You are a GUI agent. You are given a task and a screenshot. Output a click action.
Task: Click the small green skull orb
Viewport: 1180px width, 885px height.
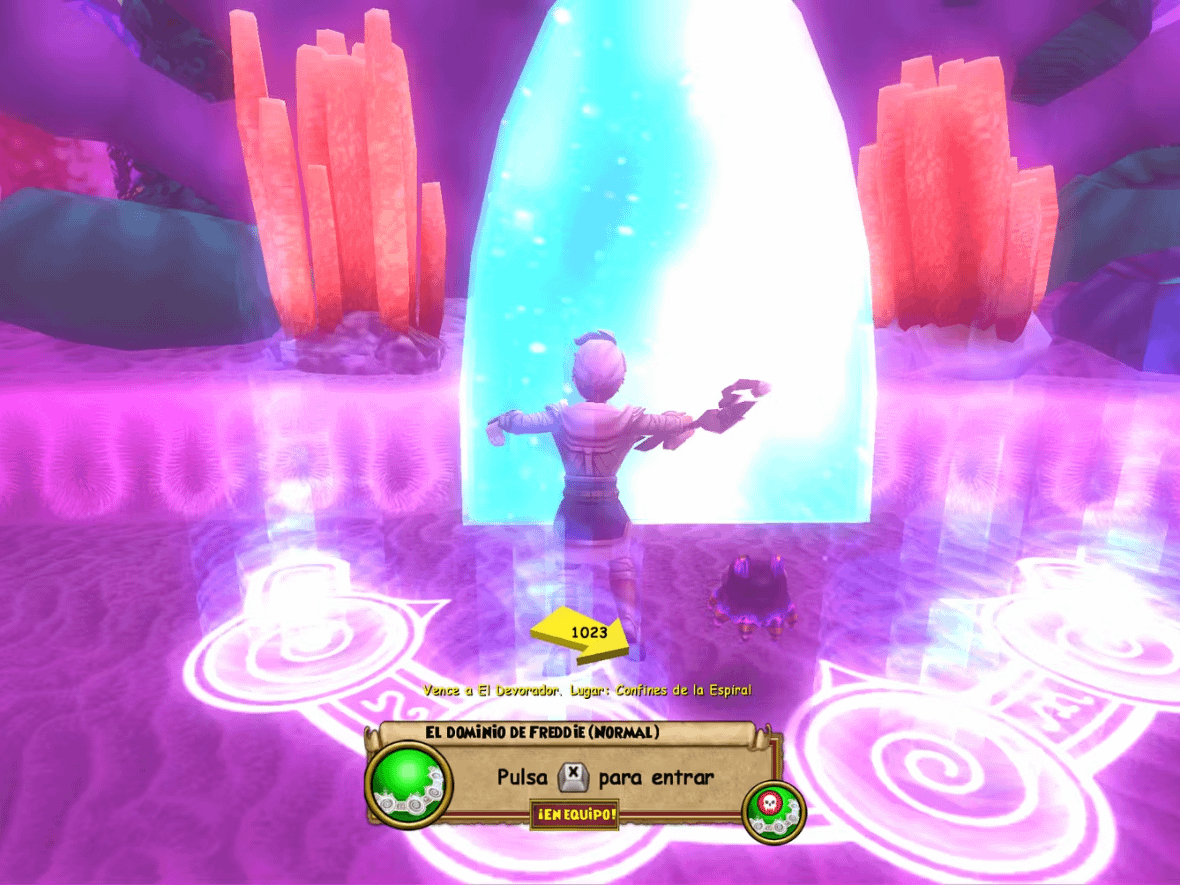[x=774, y=808]
